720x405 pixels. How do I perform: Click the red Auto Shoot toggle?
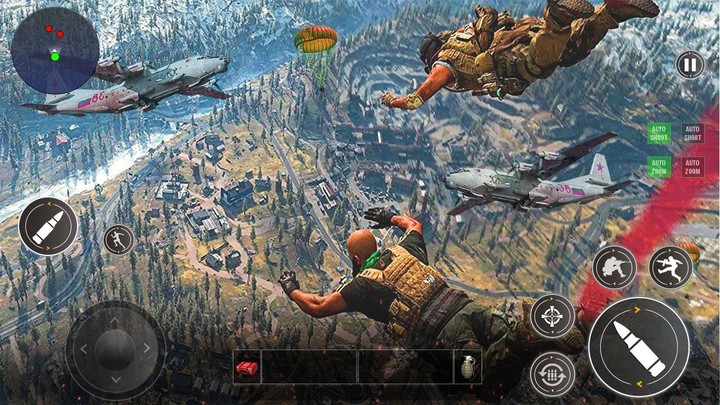tap(692, 133)
